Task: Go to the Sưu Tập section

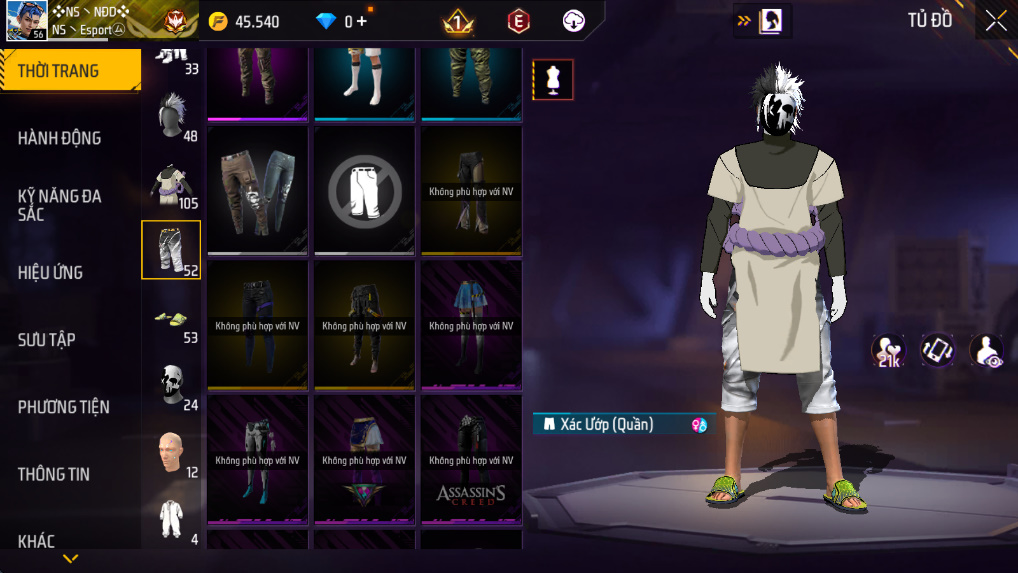Action: point(48,340)
